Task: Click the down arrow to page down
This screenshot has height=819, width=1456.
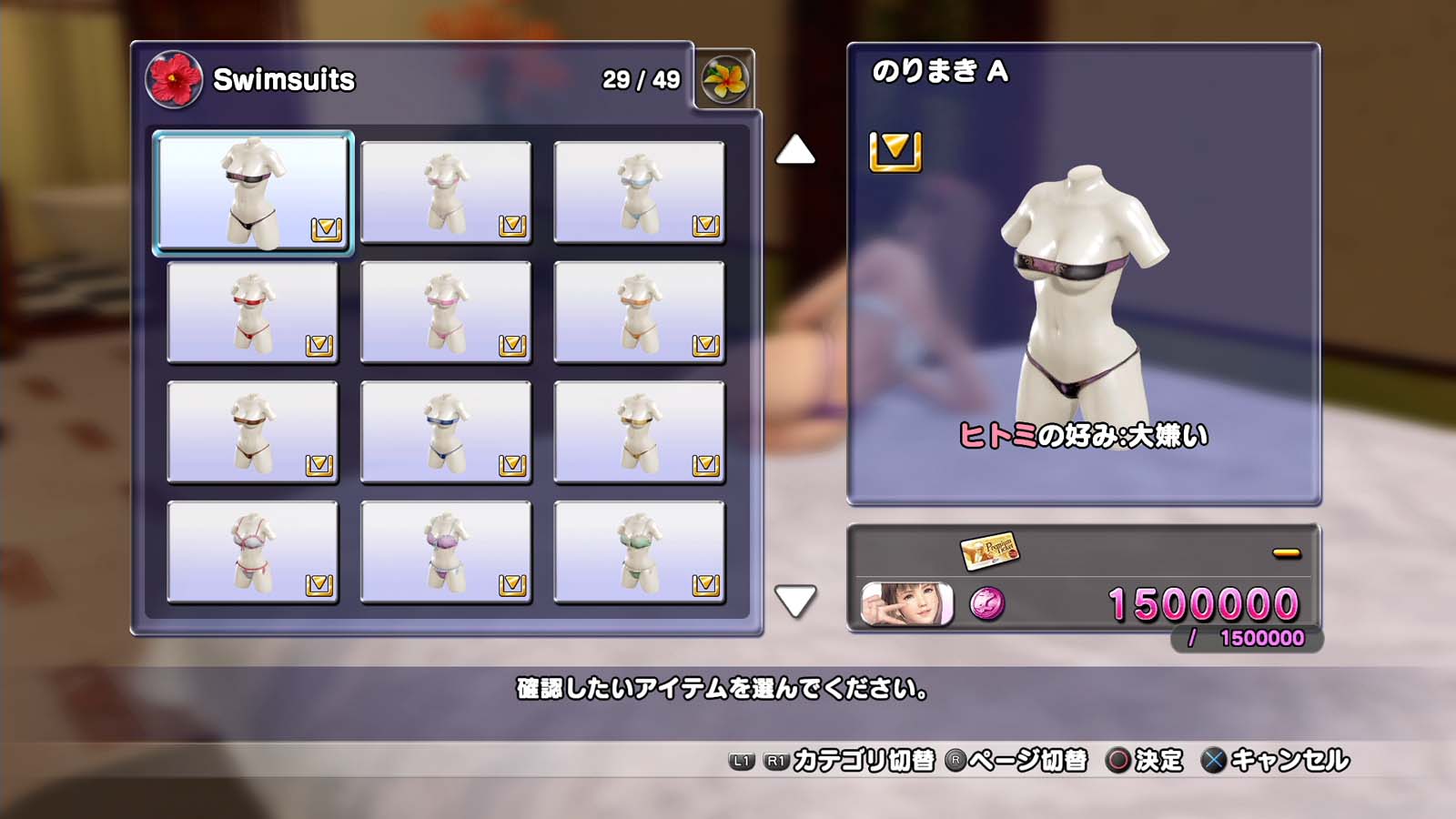Action: (x=794, y=601)
